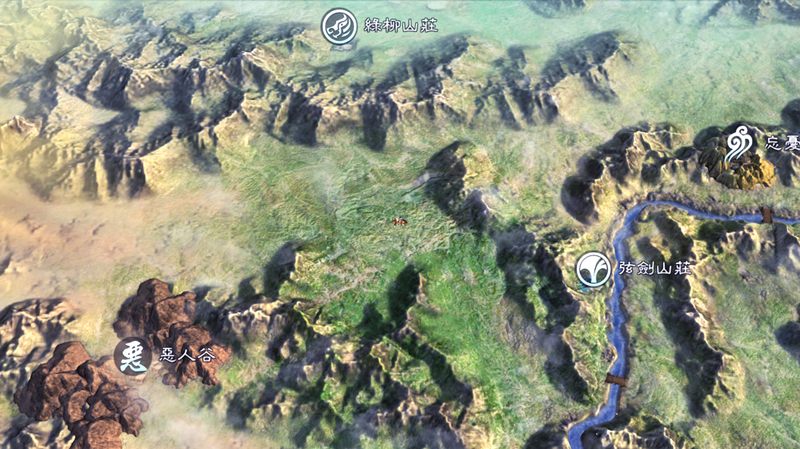The width and height of the screenshot is (800, 449).
Task: Click the 惡人谷 map marker
Action: [x=132, y=355]
